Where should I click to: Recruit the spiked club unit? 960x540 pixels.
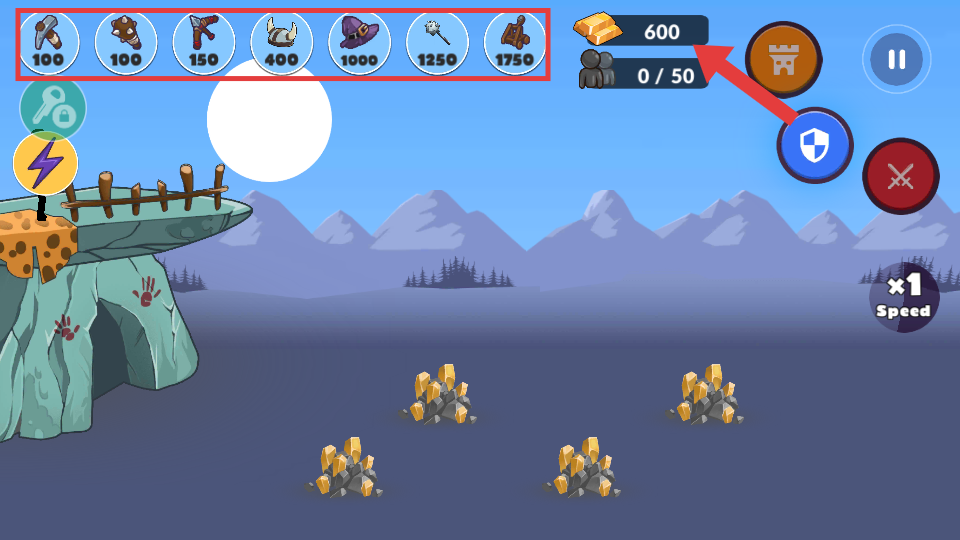click(x=126, y=42)
